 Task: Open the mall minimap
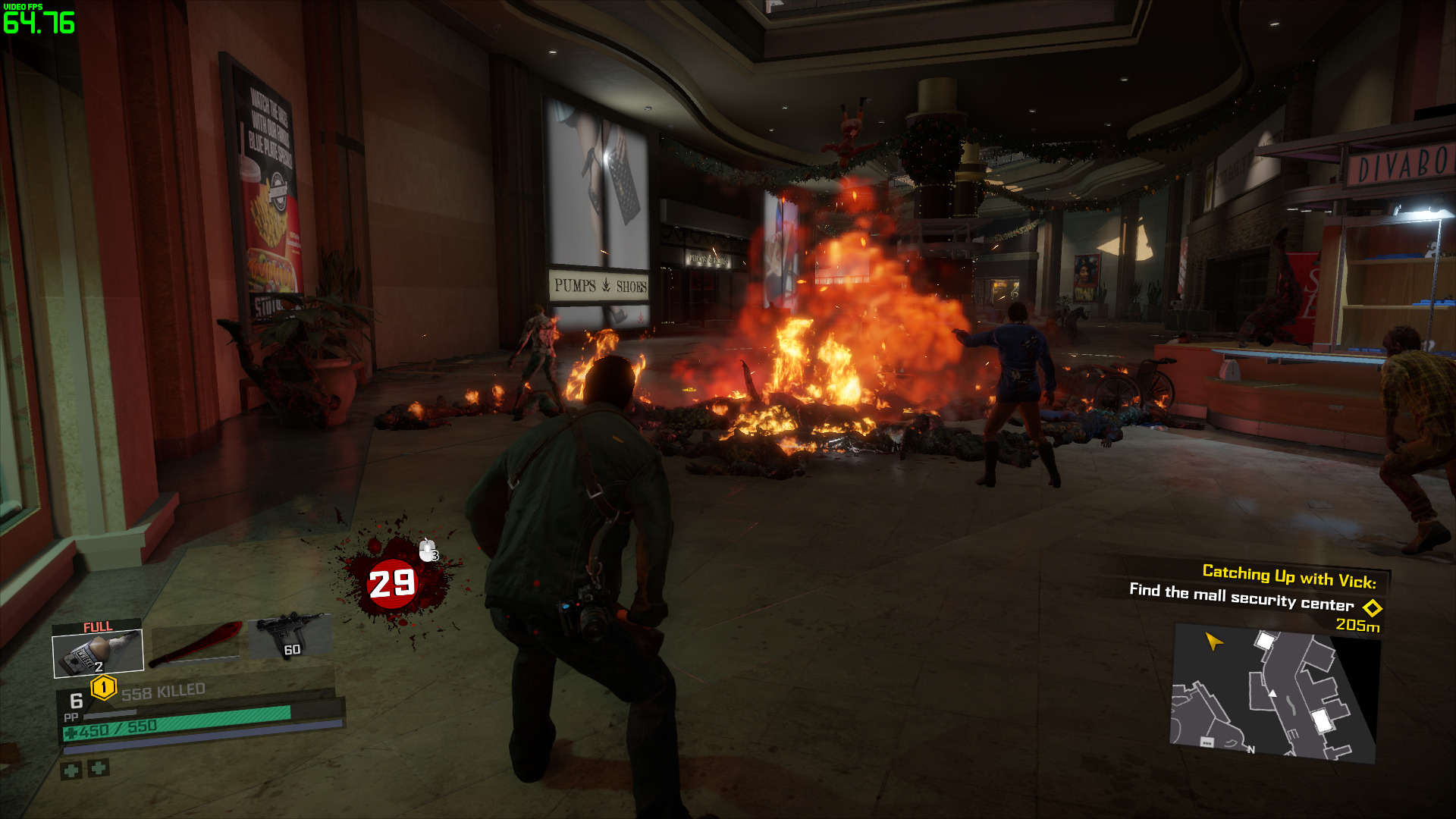coord(1274,692)
